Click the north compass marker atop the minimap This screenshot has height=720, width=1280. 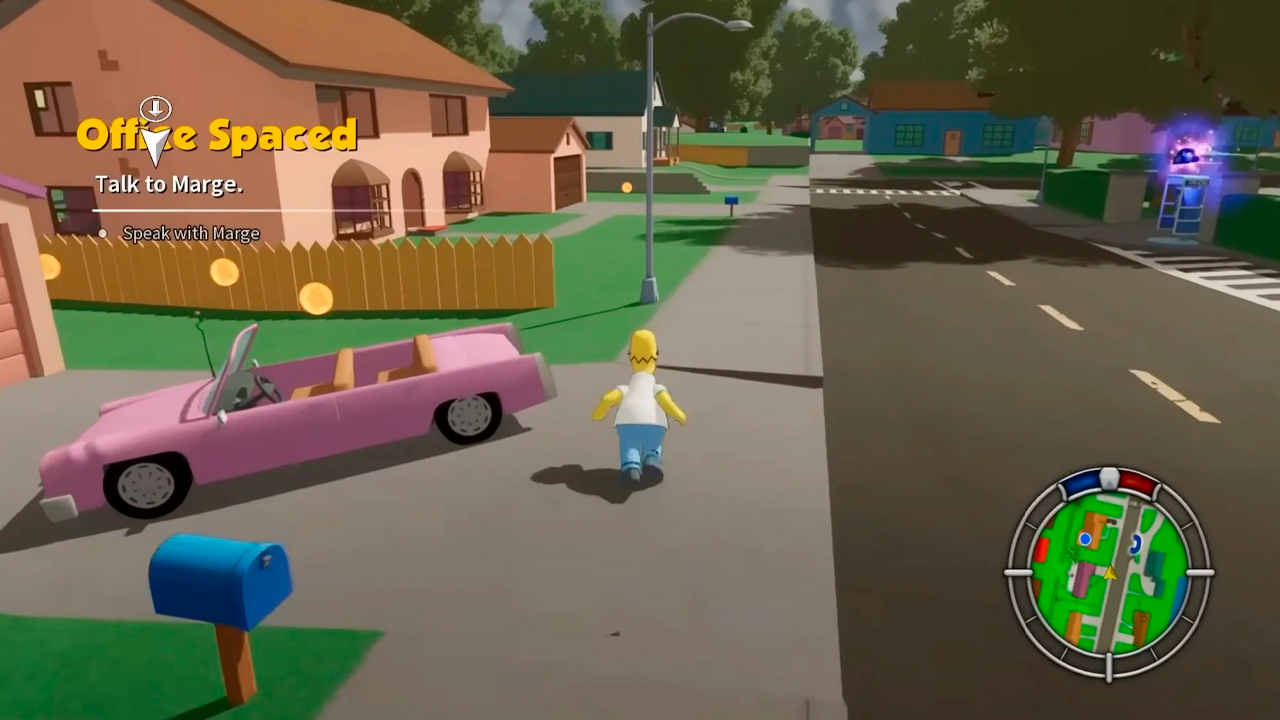pyautogui.click(x=1109, y=477)
